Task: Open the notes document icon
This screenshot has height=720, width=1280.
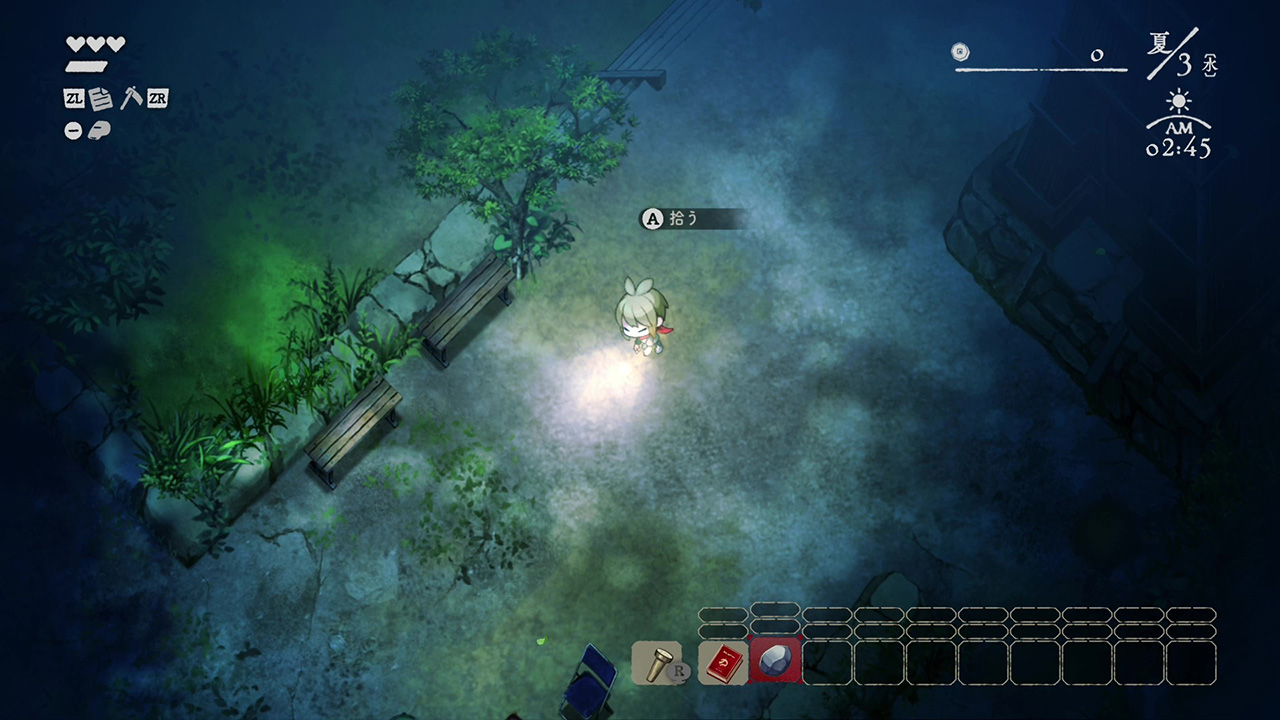Action: (x=100, y=98)
